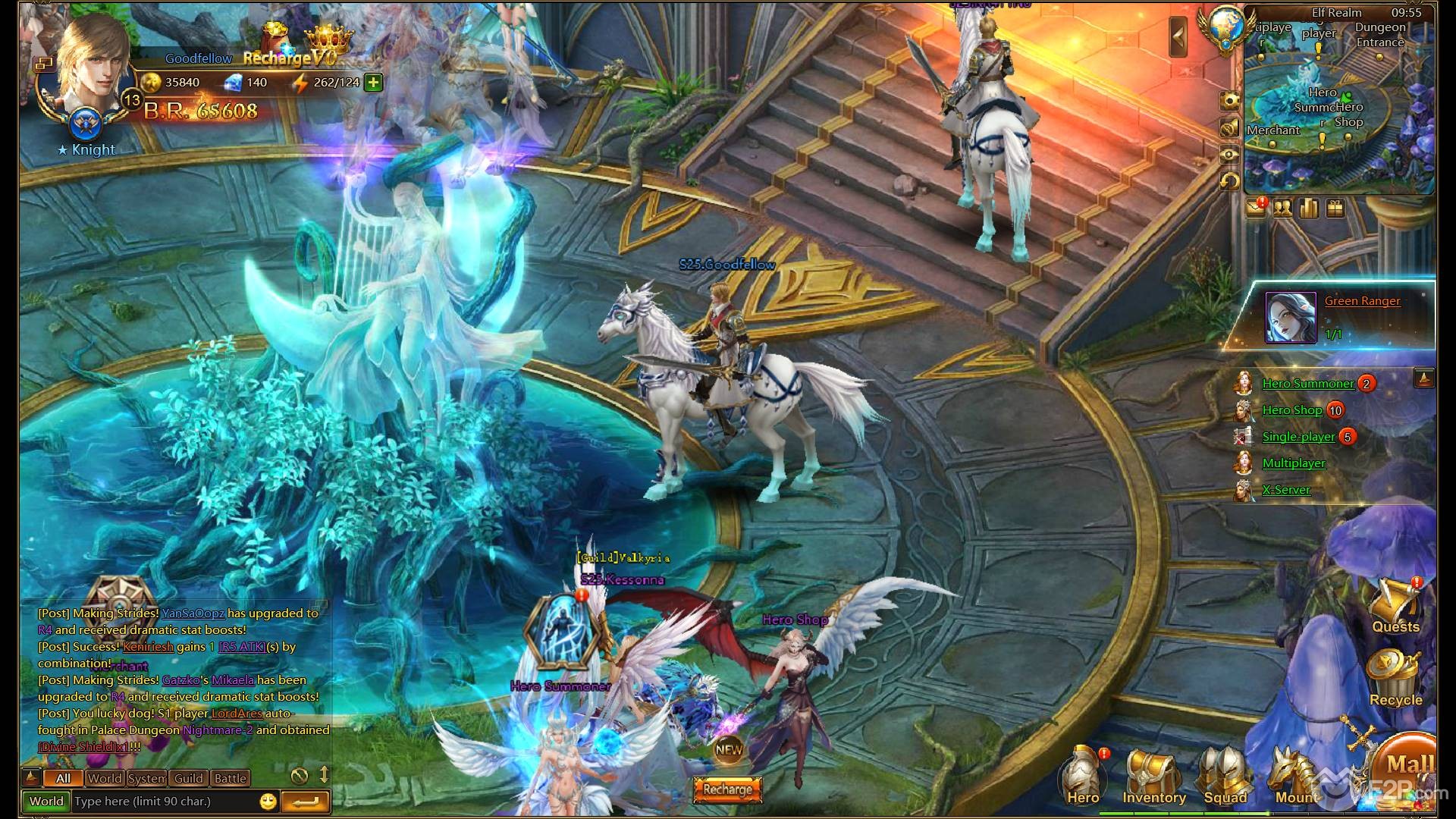The height and width of the screenshot is (819, 1456).
Task: Open the mail icon below the minimap
Action: click(1257, 209)
